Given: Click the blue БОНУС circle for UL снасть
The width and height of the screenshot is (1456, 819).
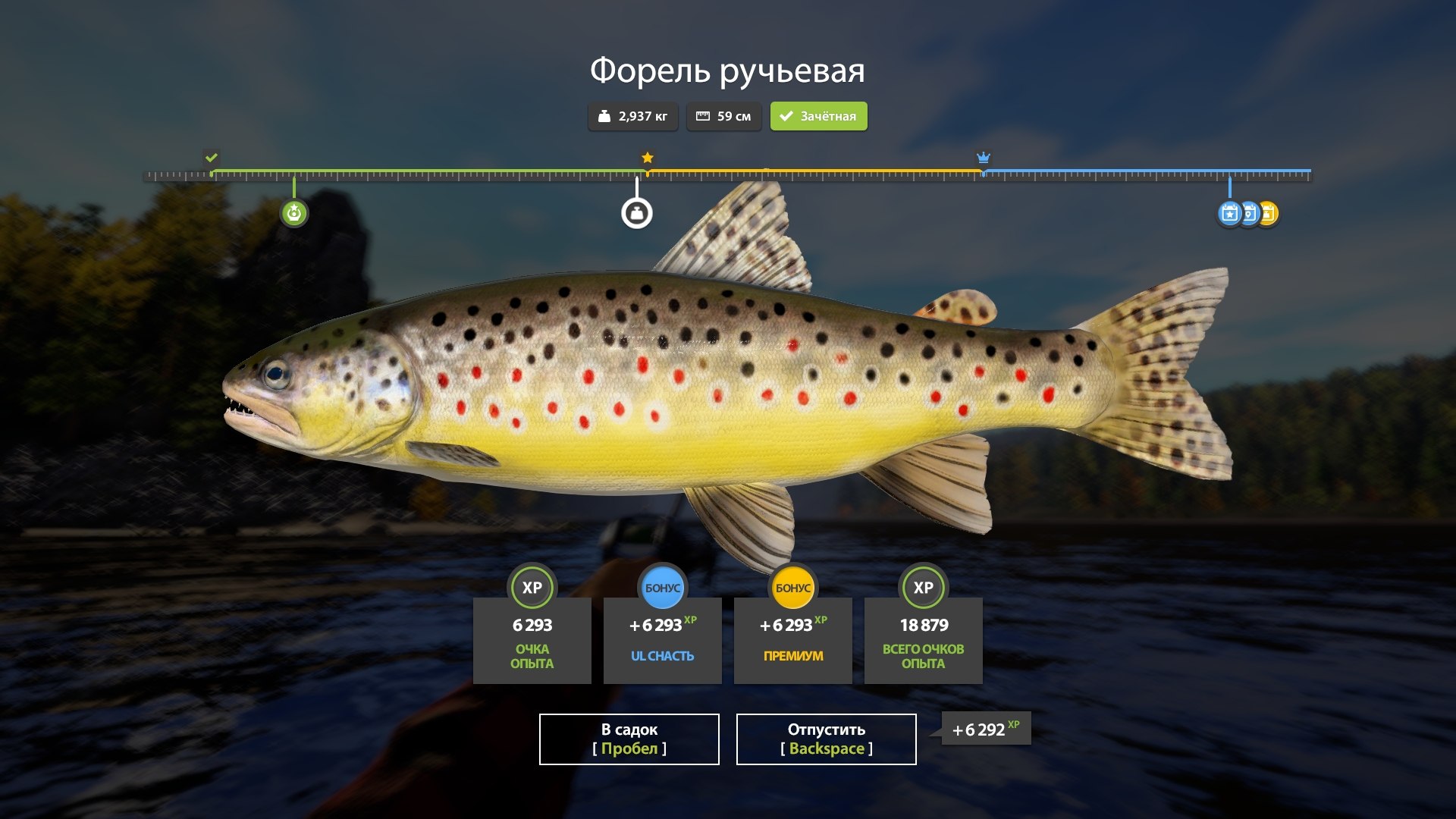Looking at the screenshot, I should (x=663, y=587).
